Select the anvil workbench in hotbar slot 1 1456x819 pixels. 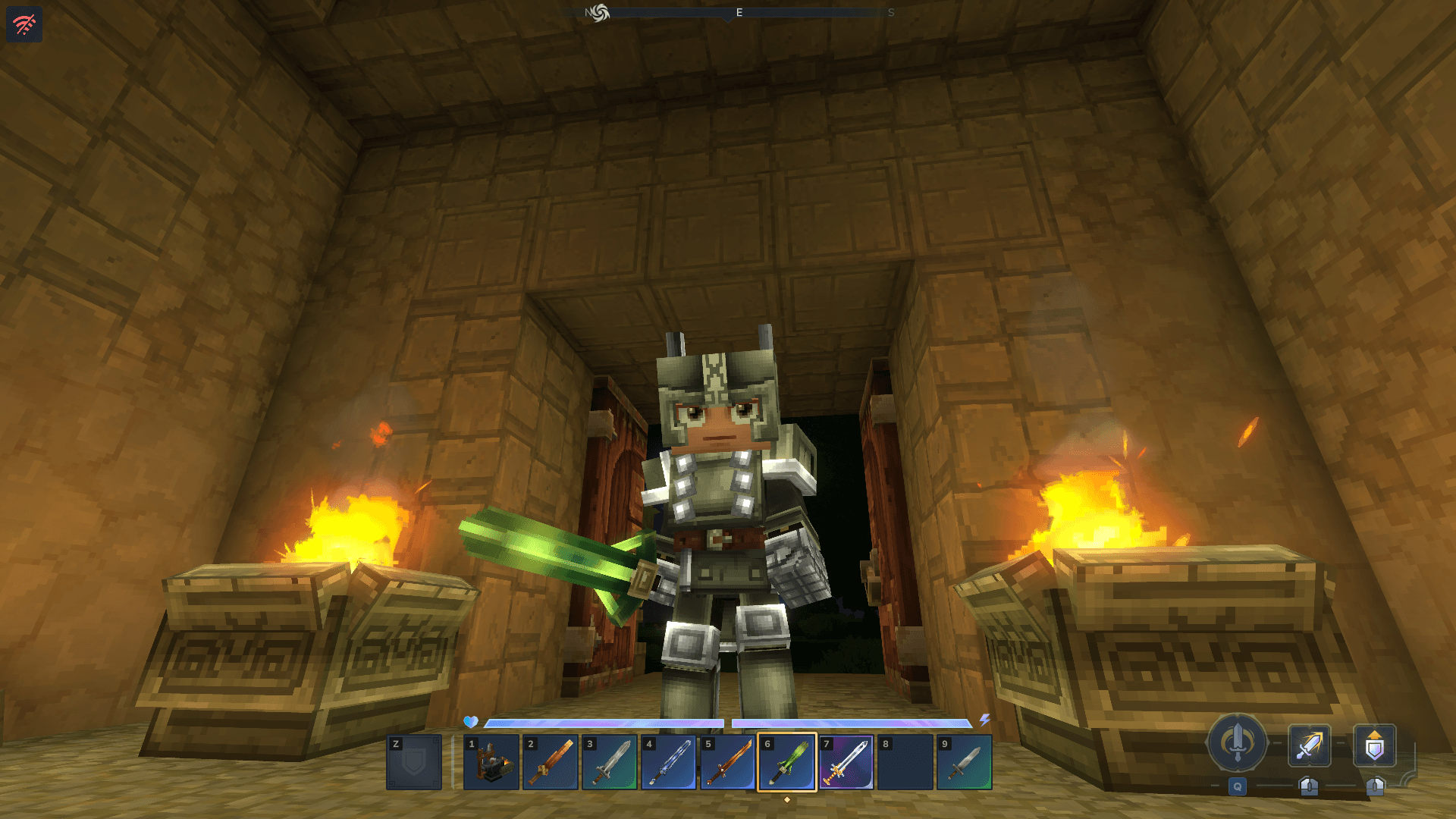click(x=491, y=762)
